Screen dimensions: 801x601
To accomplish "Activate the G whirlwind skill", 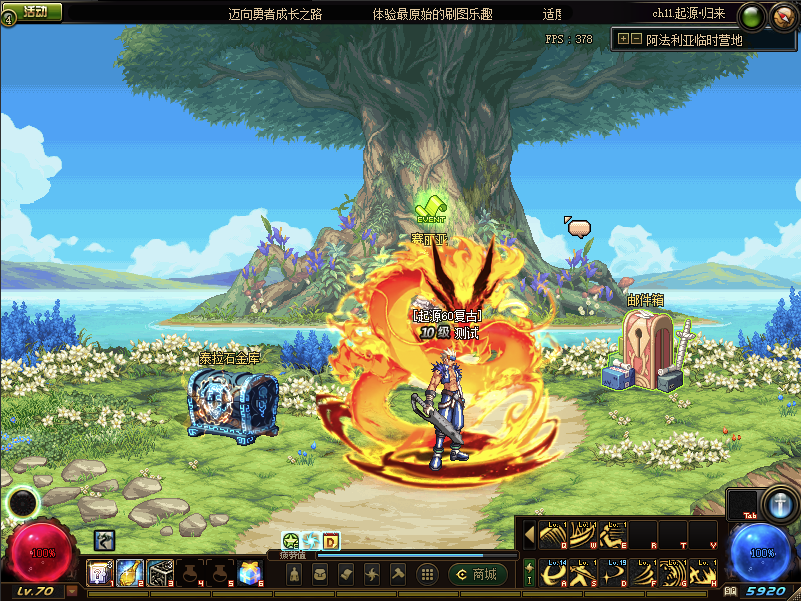I will [x=673, y=572].
